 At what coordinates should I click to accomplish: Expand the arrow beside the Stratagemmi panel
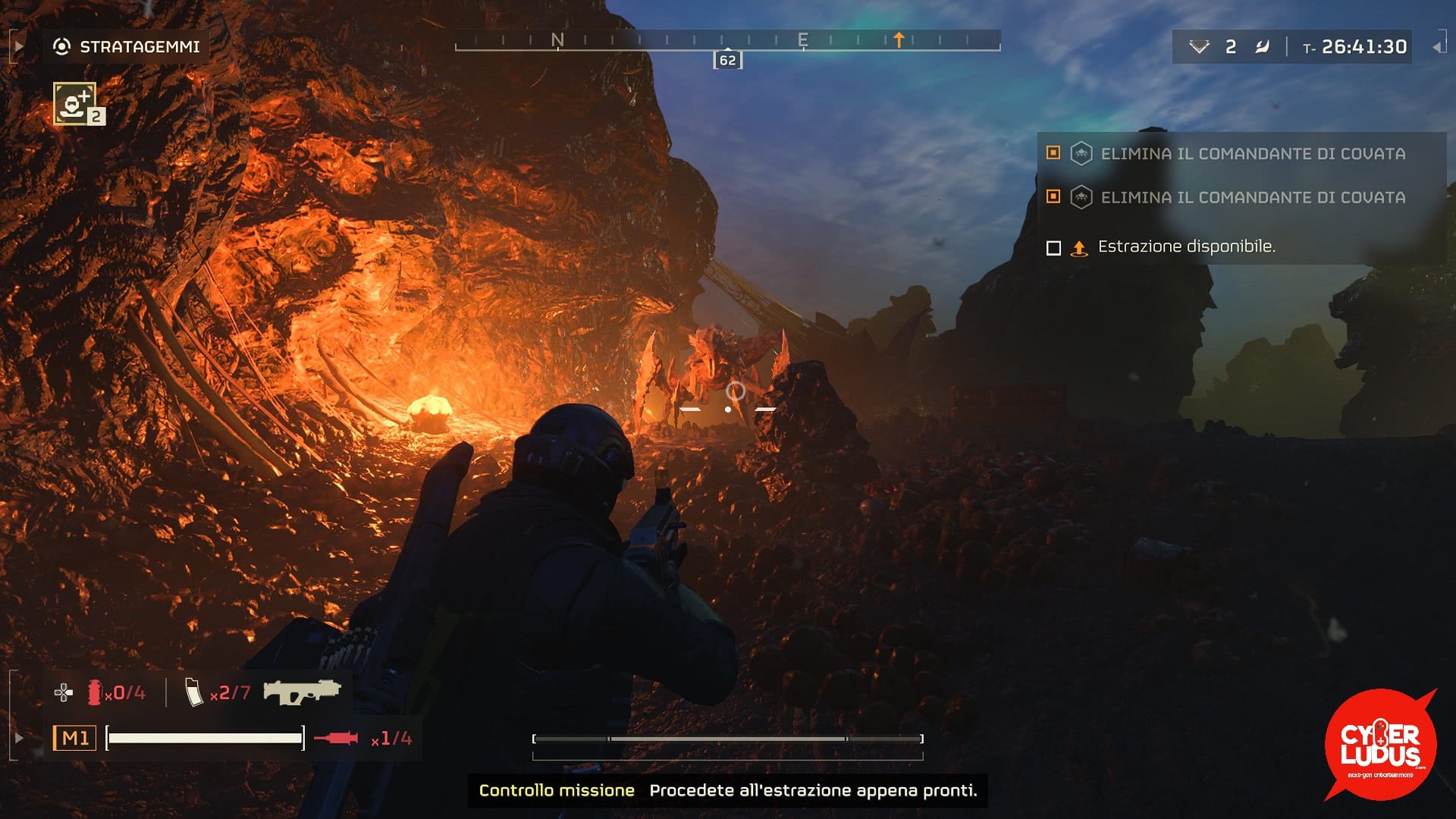[19, 47]
